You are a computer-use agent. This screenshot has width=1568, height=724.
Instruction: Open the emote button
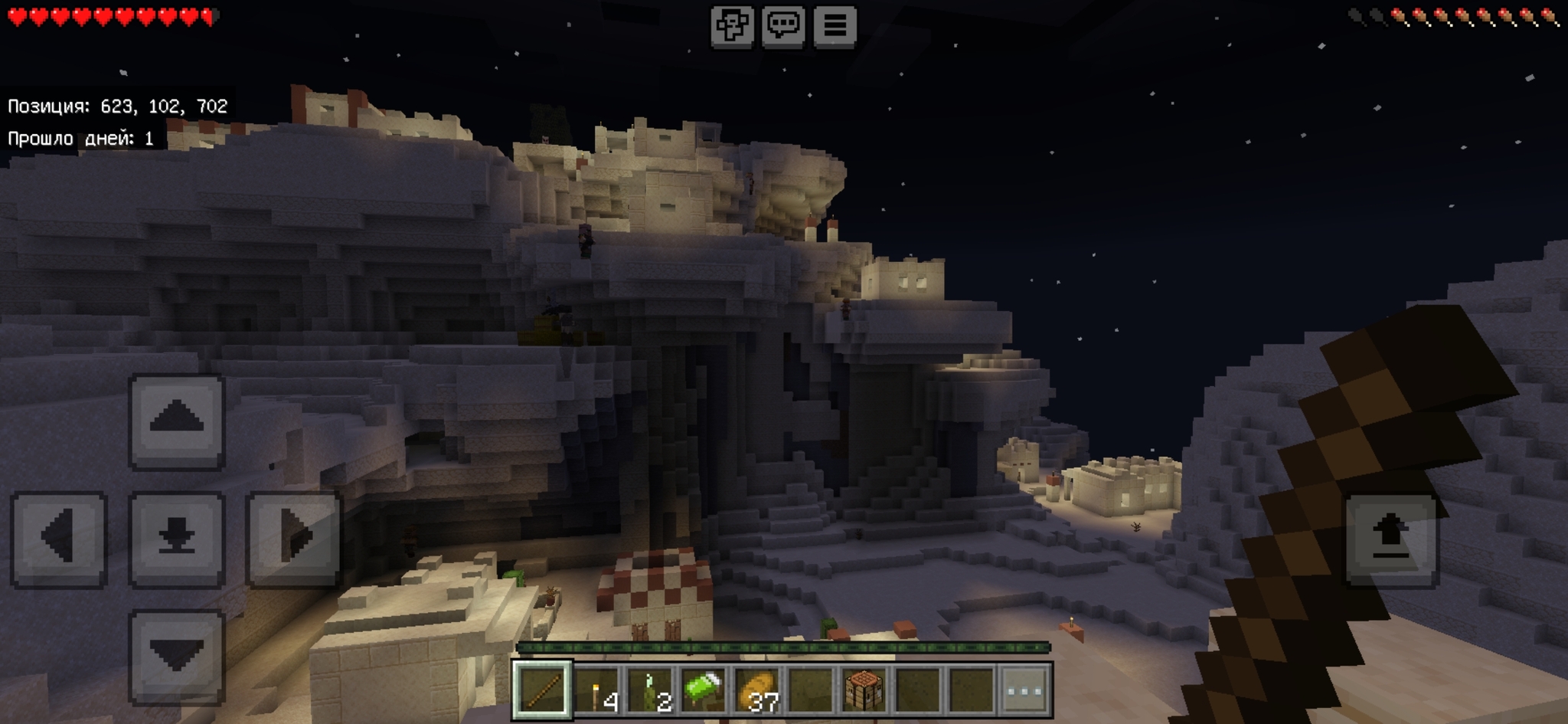click(732, 26)
